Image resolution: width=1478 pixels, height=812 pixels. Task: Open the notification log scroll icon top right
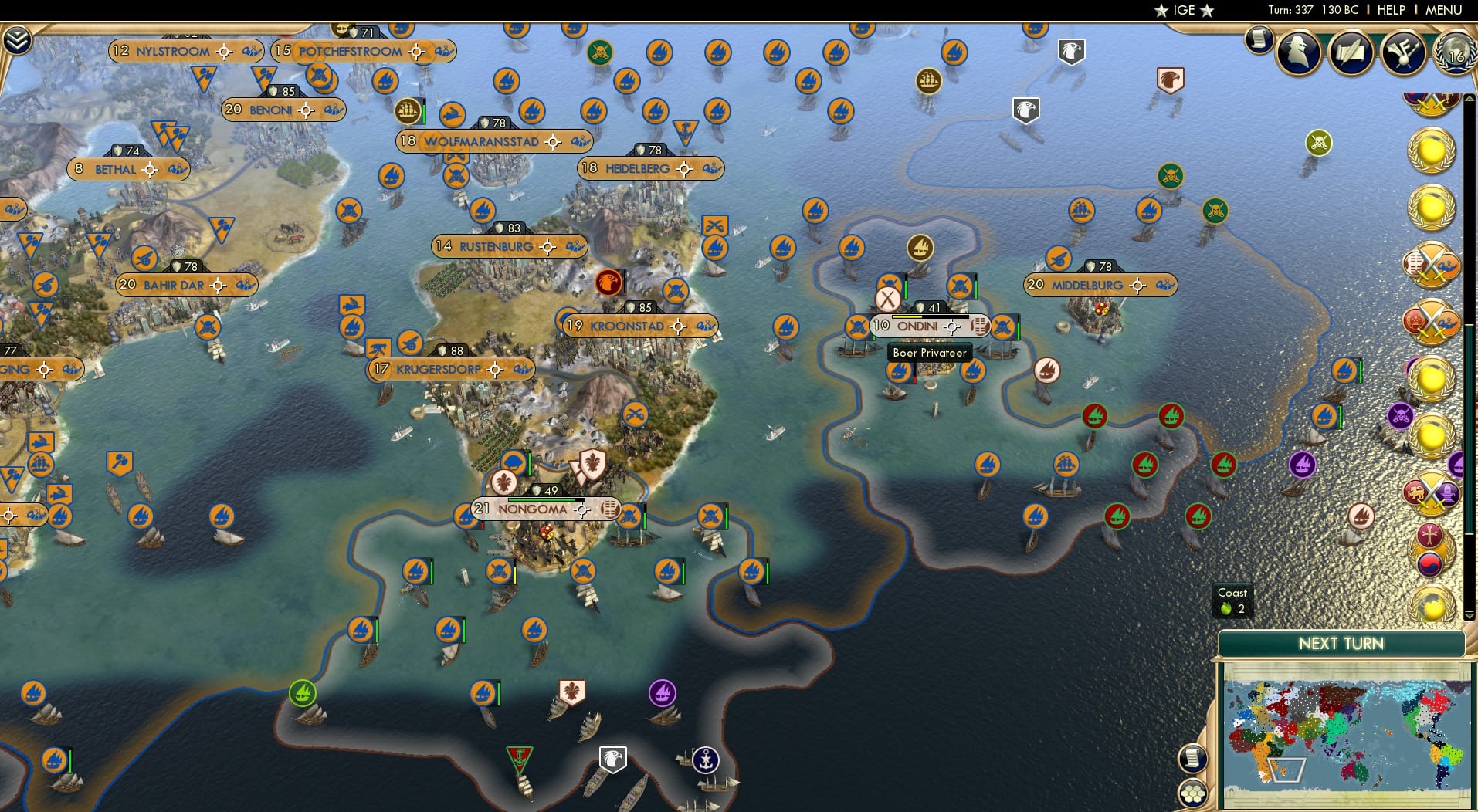pos(1259,40)
